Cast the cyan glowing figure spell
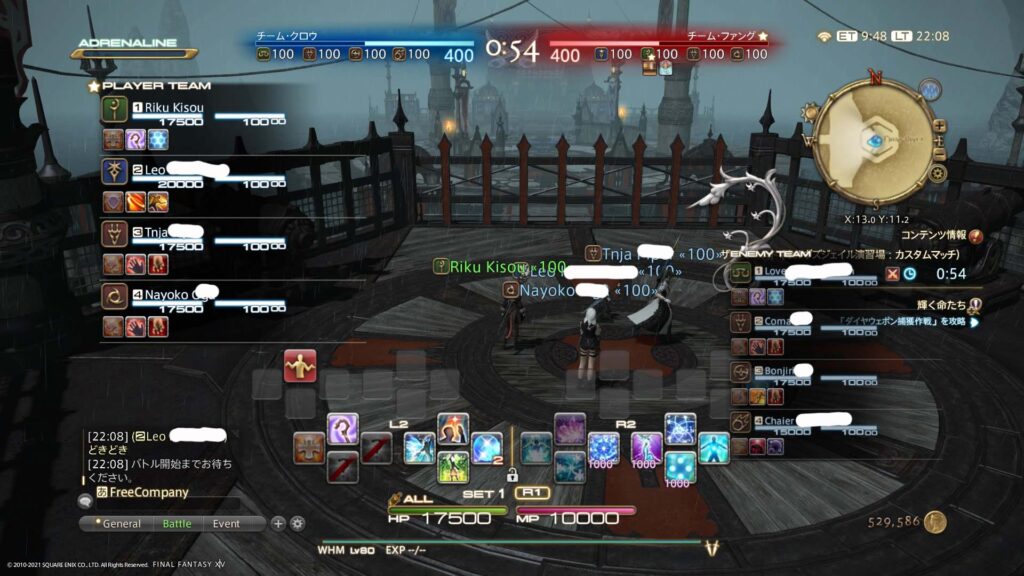Image resolution: width=1024 pixels, height=576 pixels. click(714, 447)
